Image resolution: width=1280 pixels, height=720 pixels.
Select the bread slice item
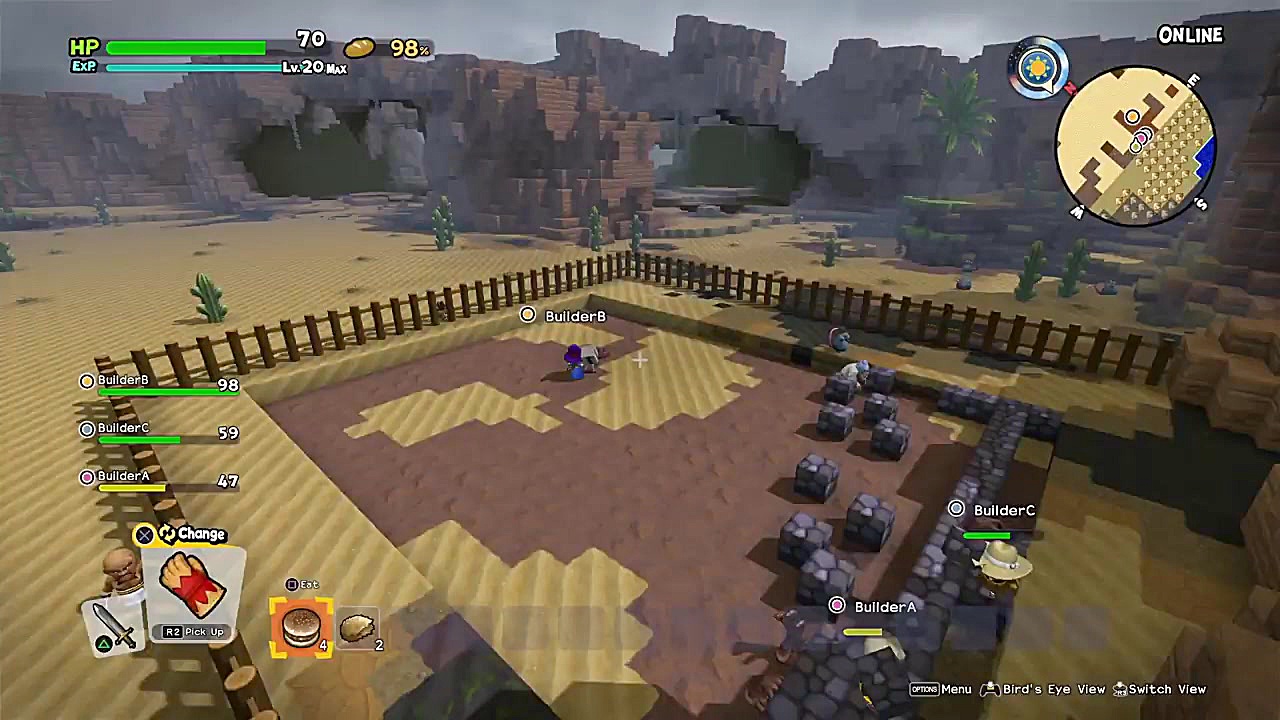point(358,626)
